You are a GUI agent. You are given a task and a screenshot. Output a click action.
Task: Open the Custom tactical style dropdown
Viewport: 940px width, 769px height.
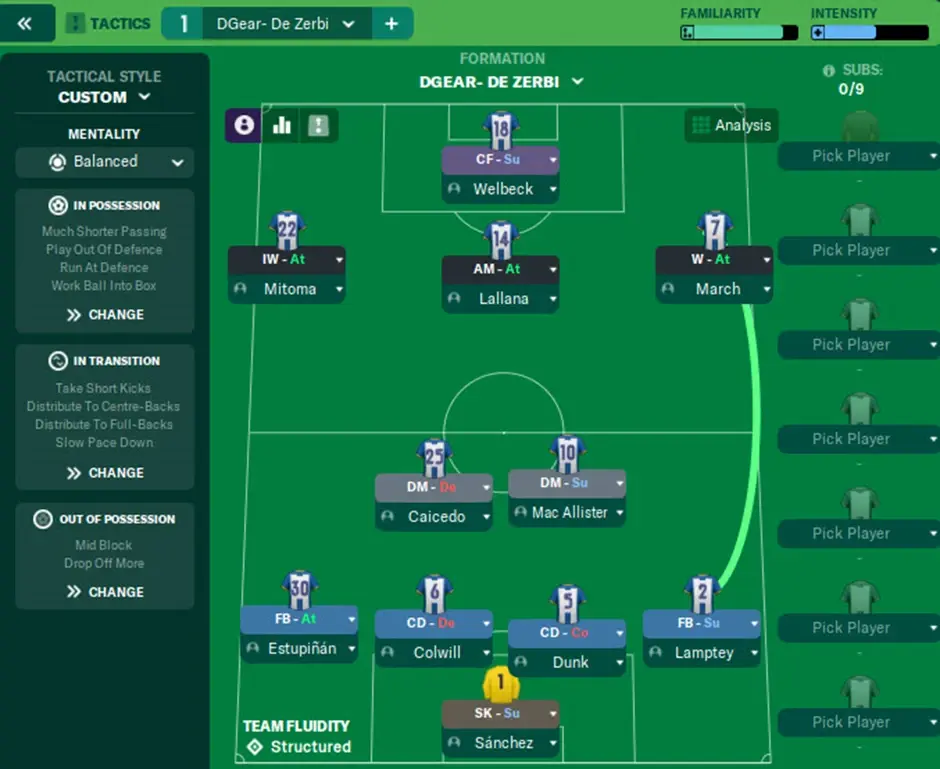(104, 97)
